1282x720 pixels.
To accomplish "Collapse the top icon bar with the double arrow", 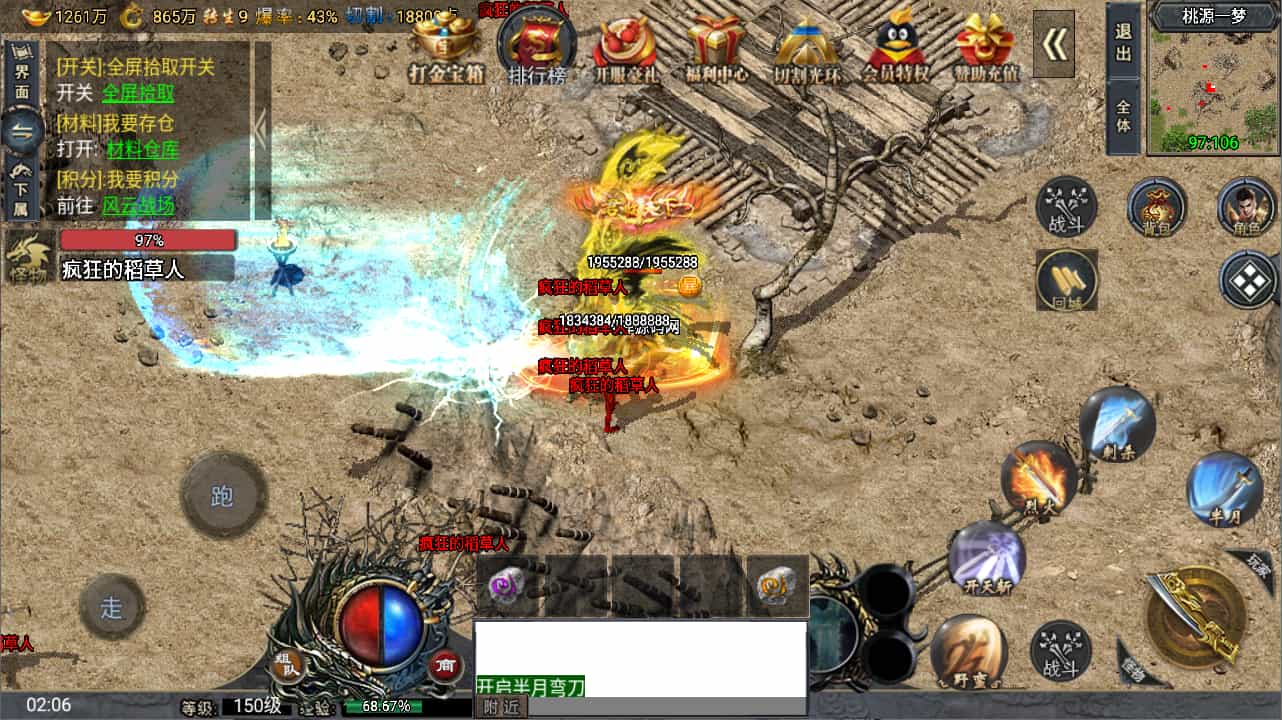I will (x=1053, y=43).
